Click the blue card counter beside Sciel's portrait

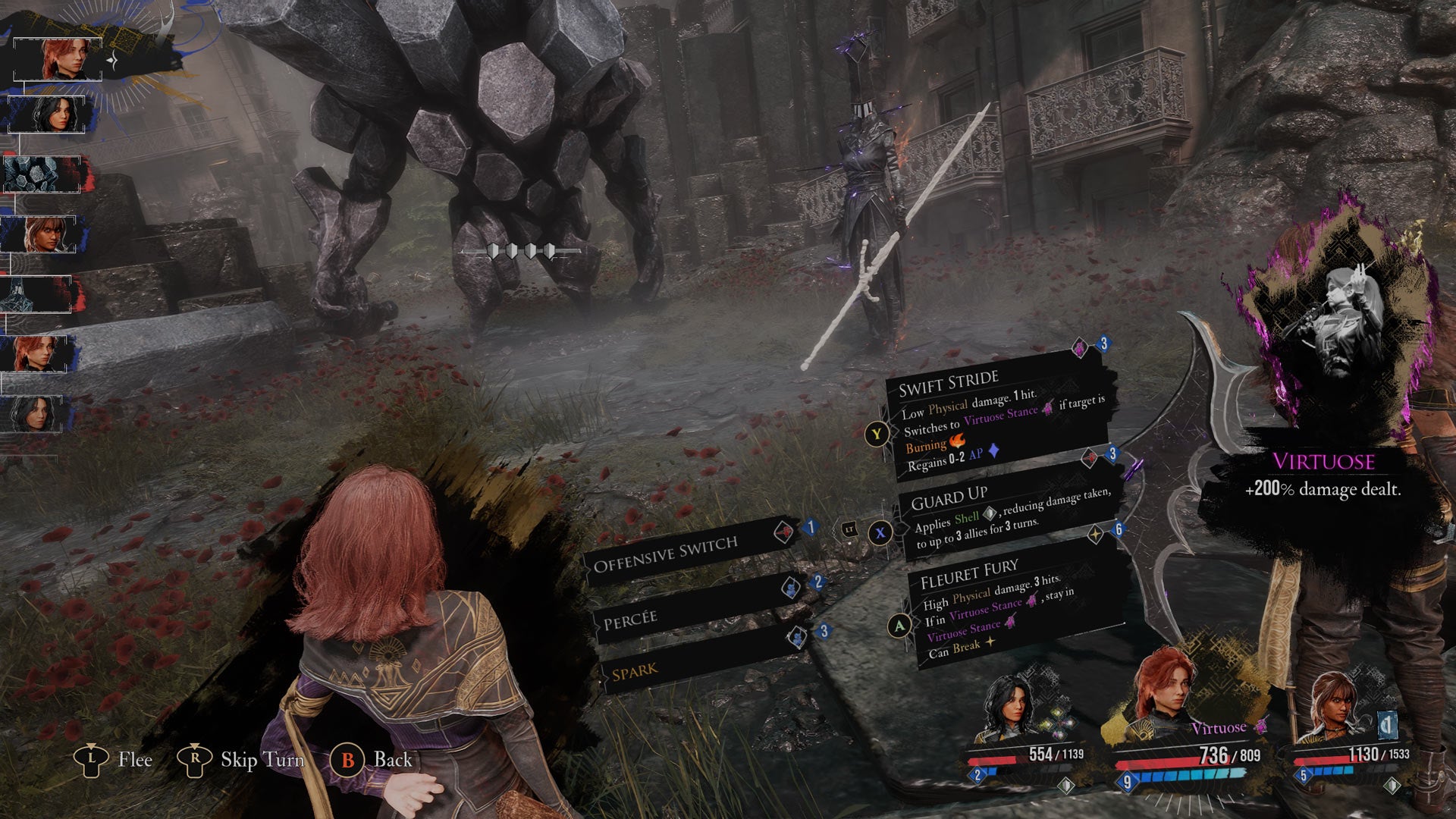(x=1389, y=726)
